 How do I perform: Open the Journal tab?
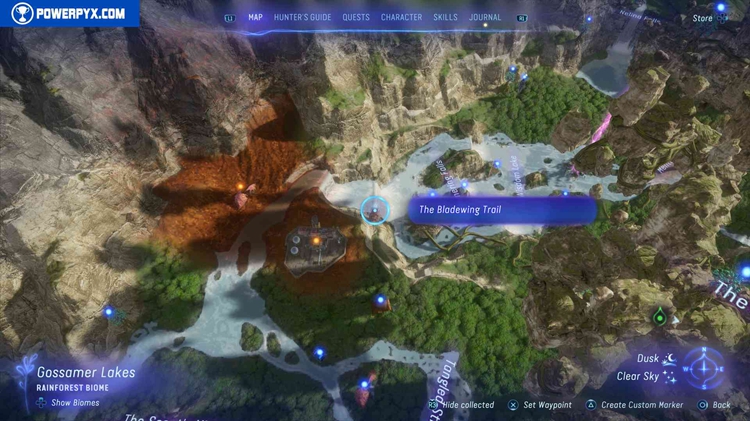[x=485, y=17]
